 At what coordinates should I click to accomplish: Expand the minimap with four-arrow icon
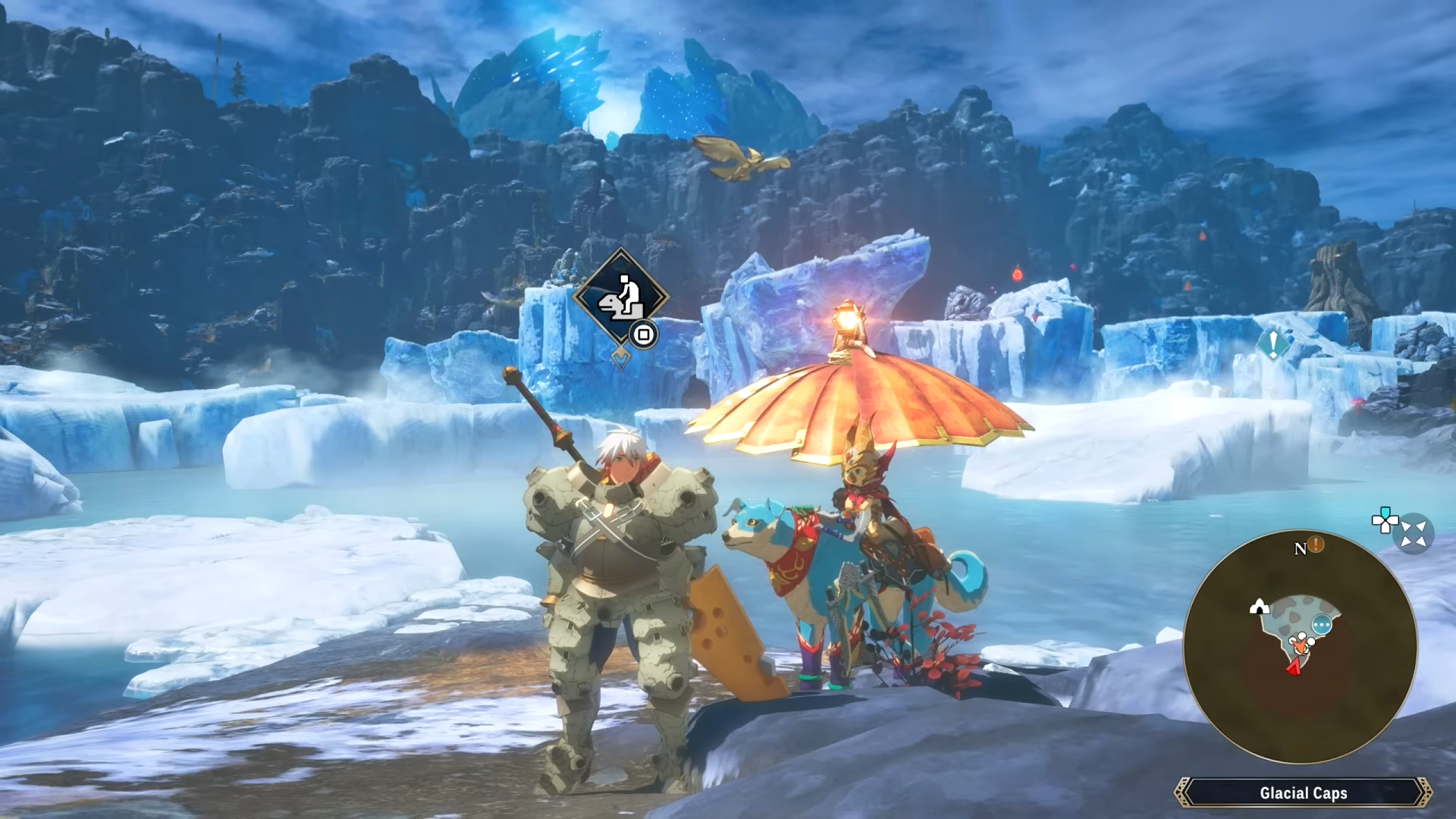[x=1414, y=535]
